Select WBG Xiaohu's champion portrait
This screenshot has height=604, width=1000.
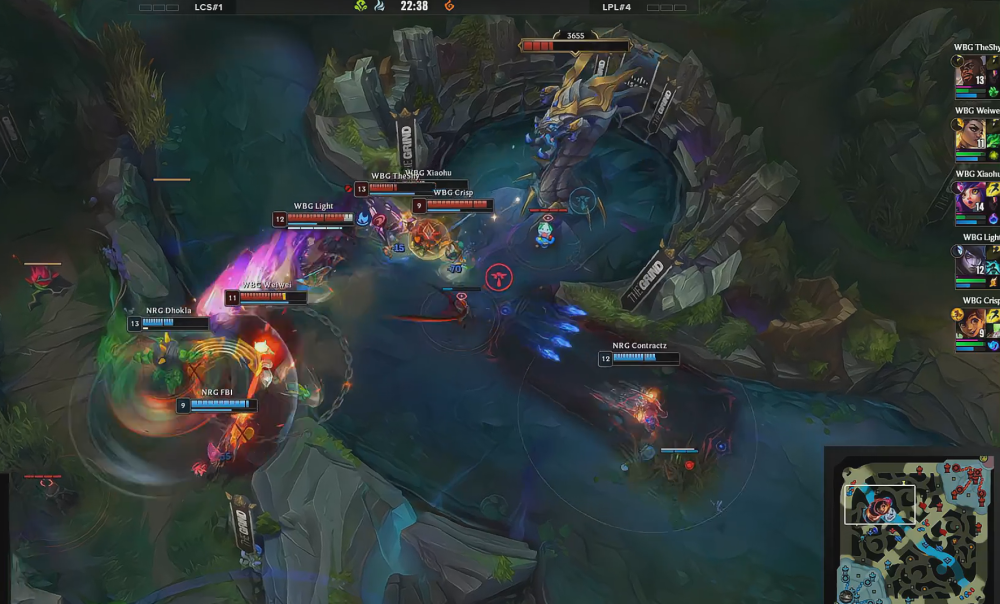[x=970, y=198]
